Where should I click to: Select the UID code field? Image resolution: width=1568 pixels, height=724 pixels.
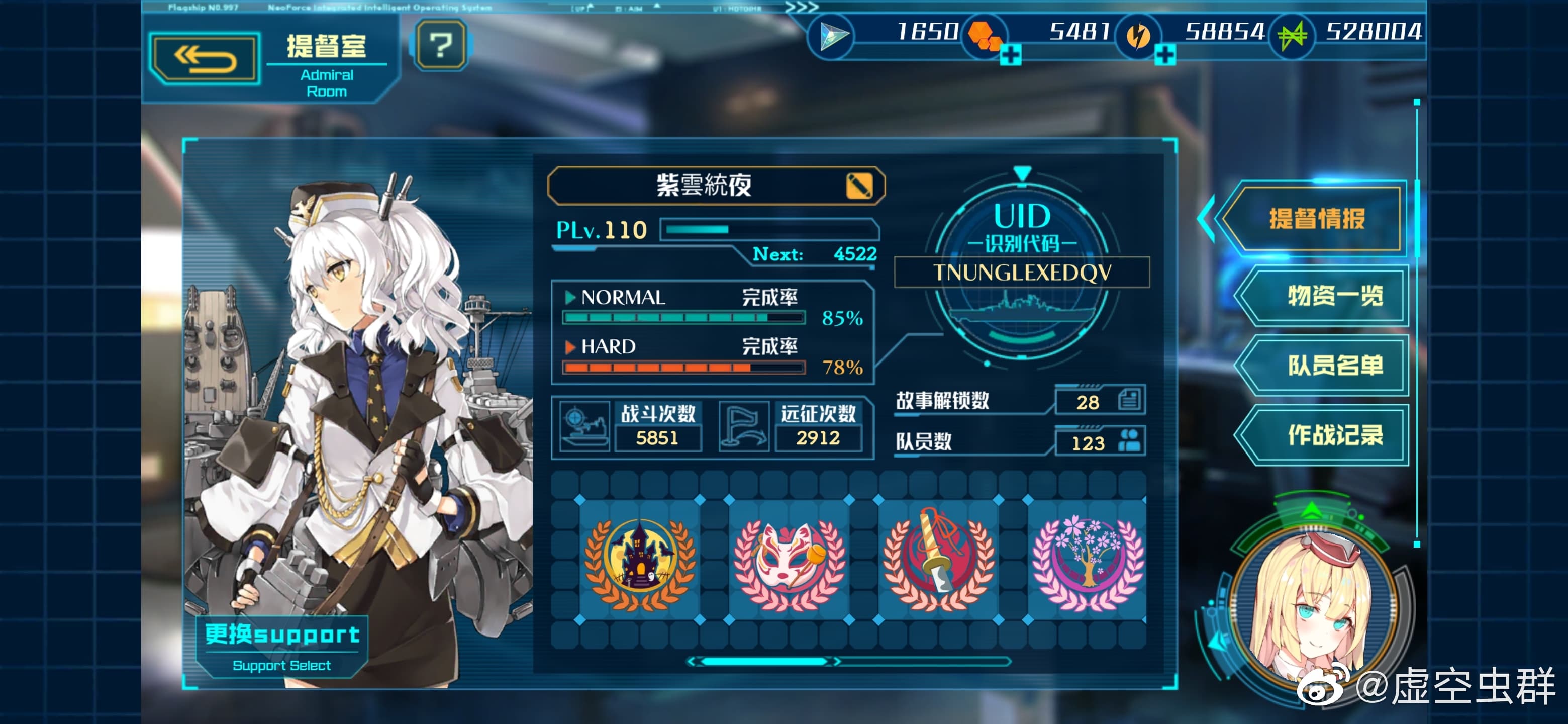1021,272
